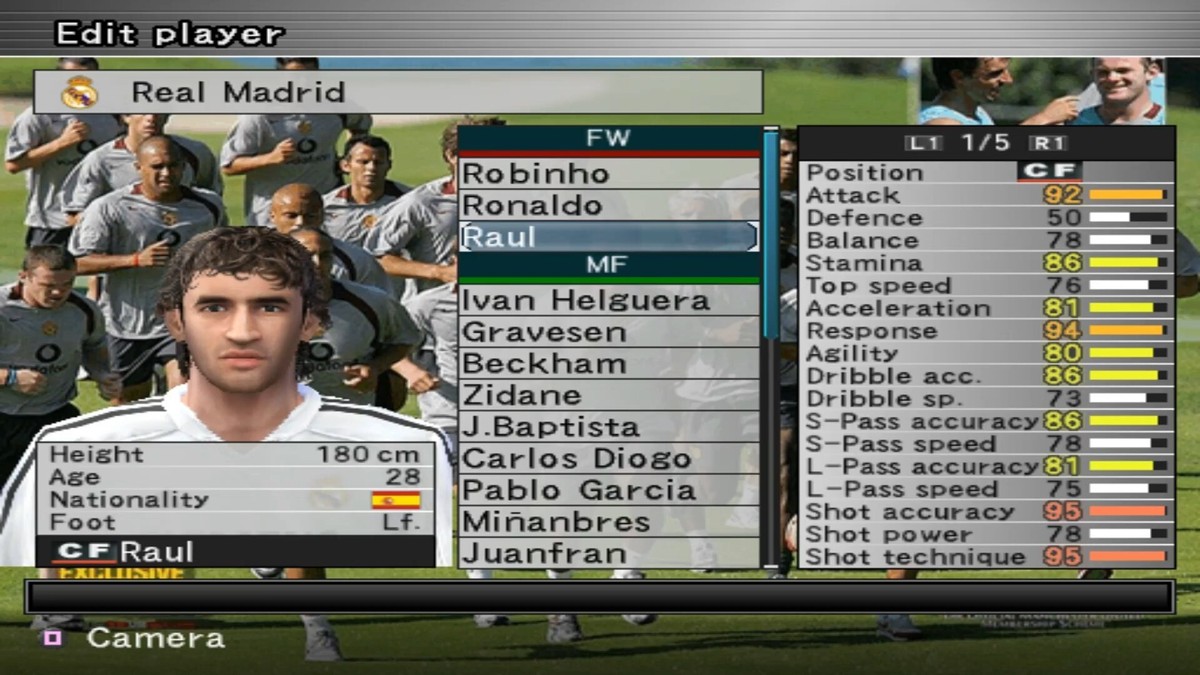This screenshot has width=1200, height=675.
Task: Go to next stats page with R1
Action: [x=1050, y=143]
